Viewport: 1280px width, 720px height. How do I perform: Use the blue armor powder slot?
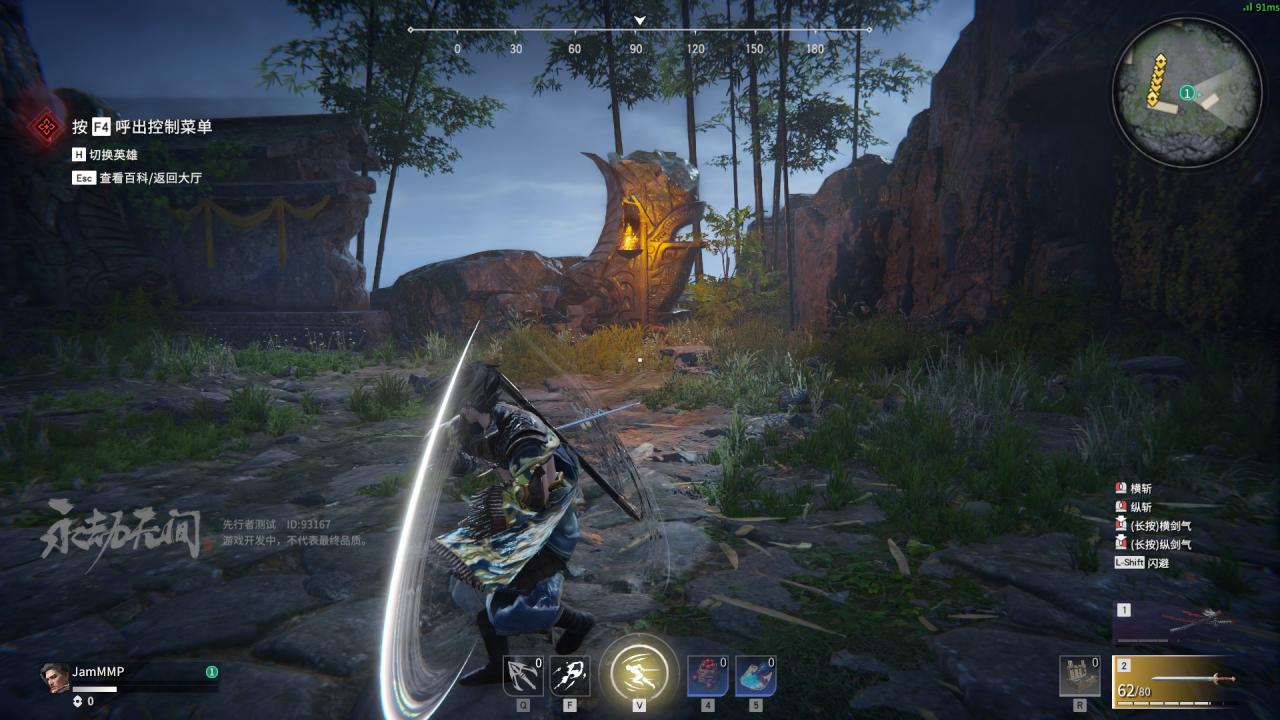point(755,676)
